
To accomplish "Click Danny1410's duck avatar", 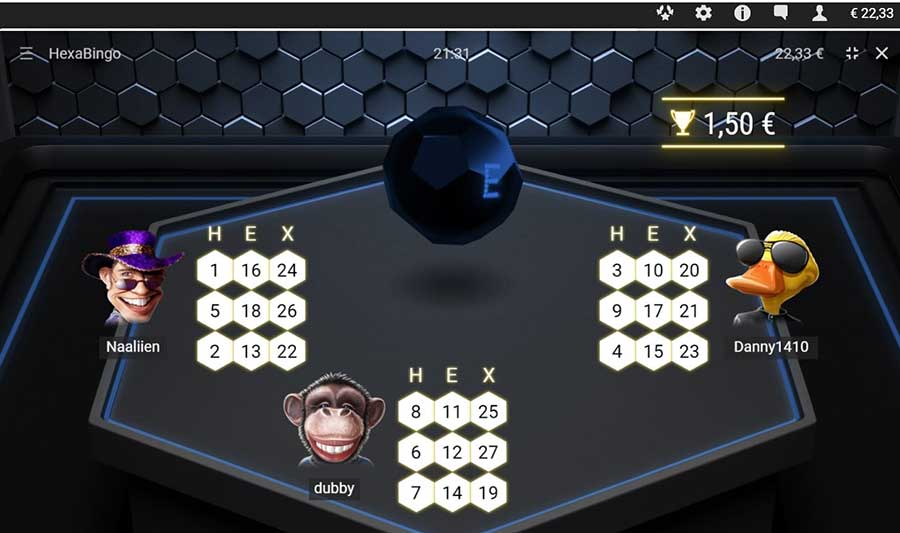I will (774, 278).
